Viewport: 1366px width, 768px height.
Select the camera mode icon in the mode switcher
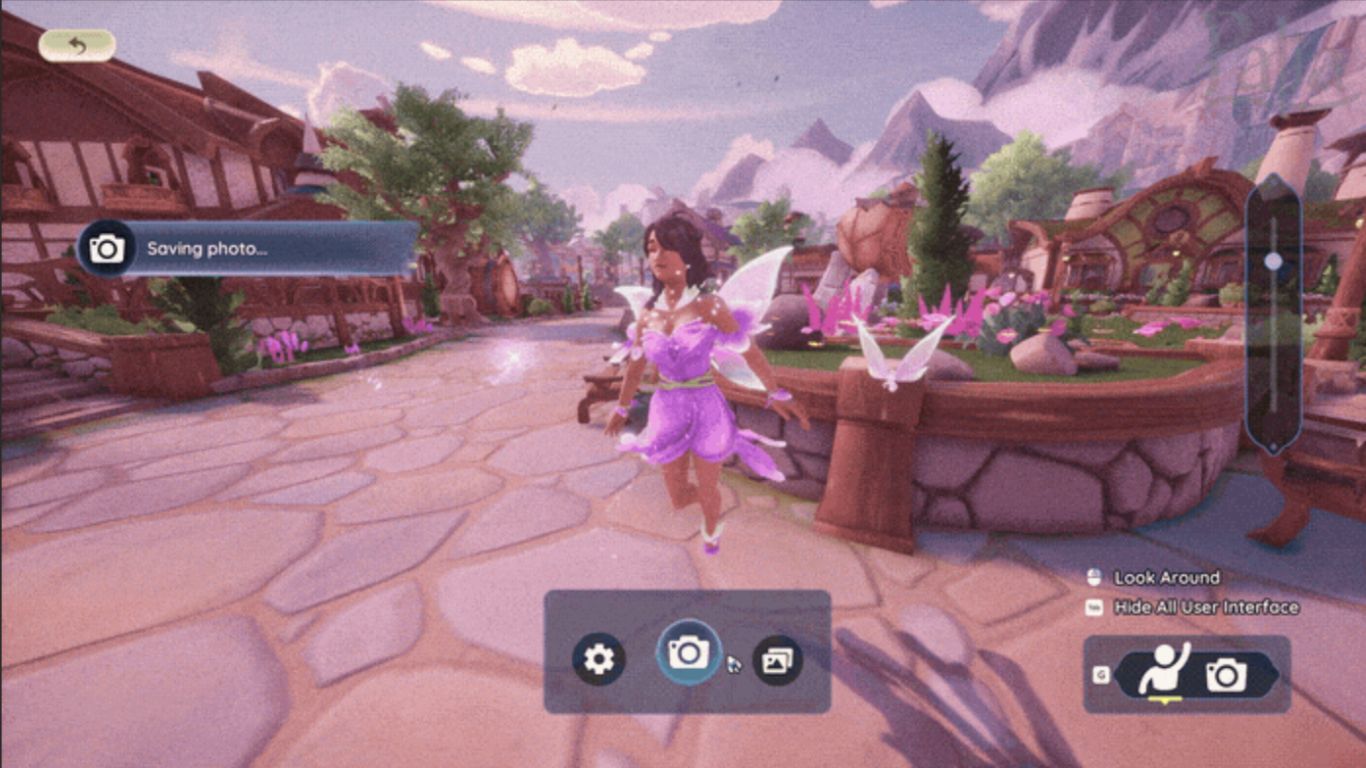tap(1226, 676)
